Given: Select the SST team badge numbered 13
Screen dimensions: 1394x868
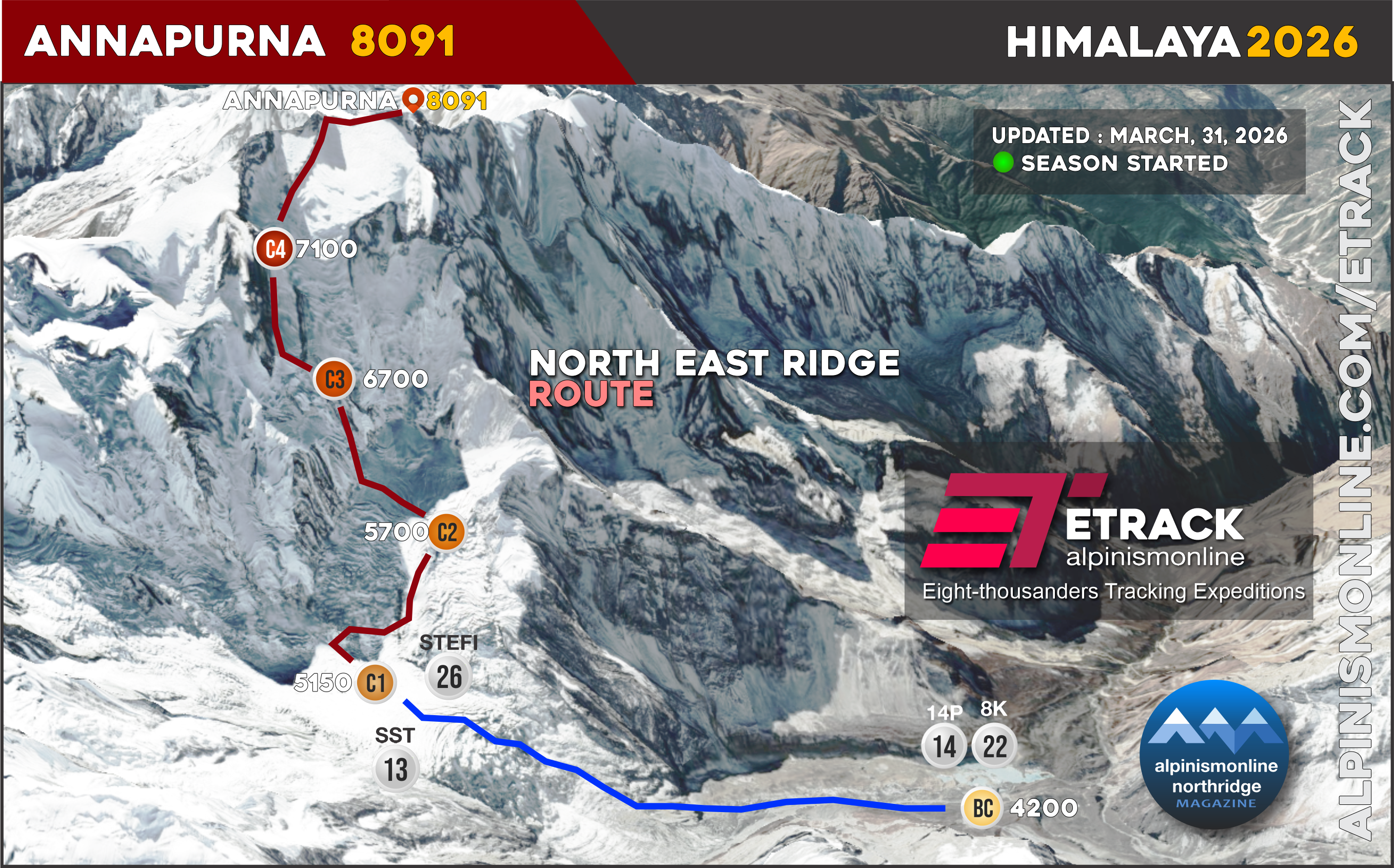Looking at the screenshot, I should (396, 770).
